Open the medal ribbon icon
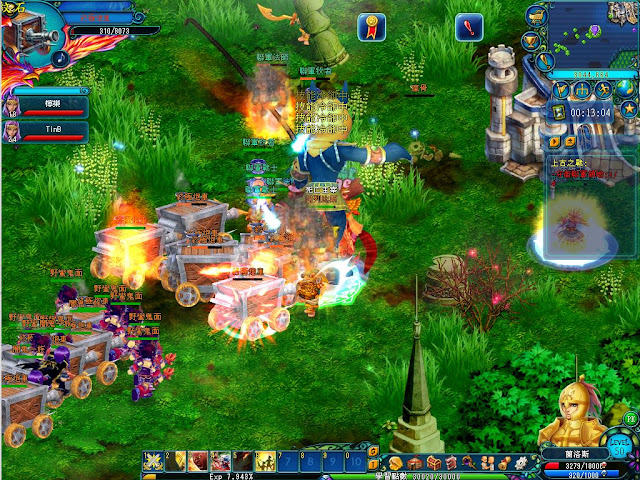Image resolution: width=640 pixels, height=480 pixels. coord(372,27)
